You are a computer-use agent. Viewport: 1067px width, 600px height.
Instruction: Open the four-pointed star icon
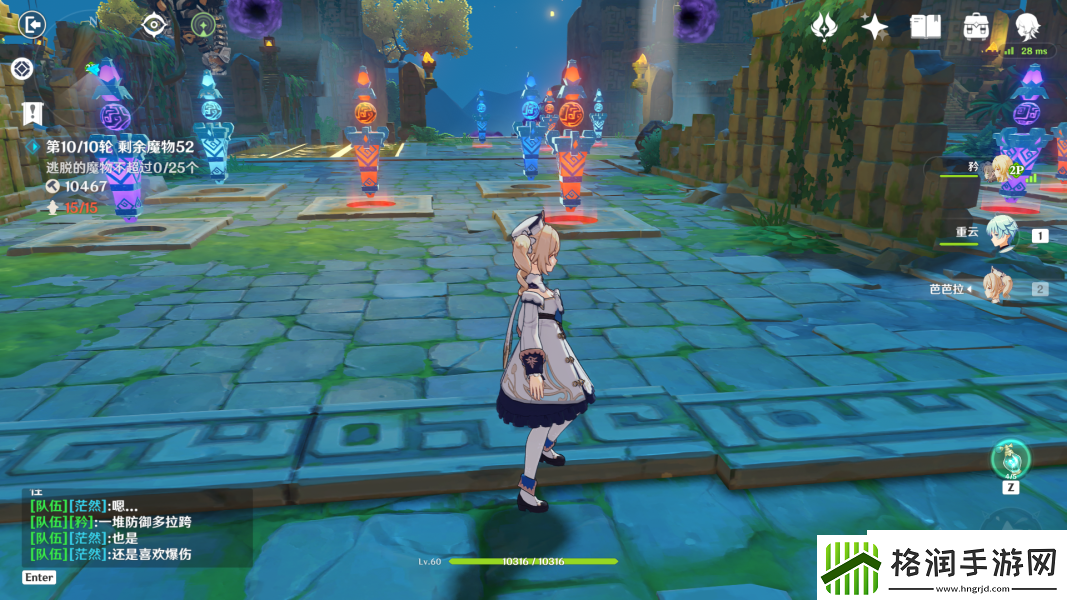pos(875,28)
